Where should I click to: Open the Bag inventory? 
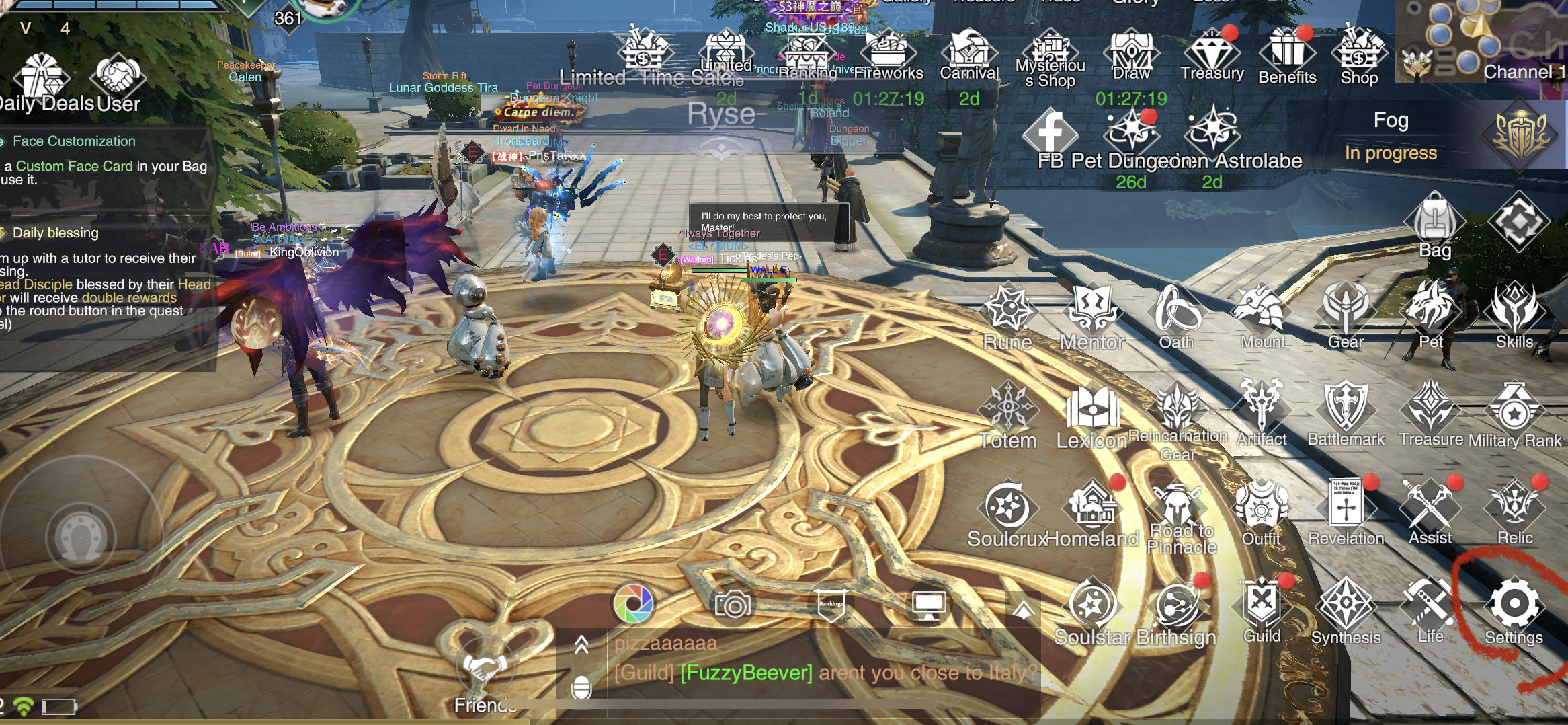point(1434,222)
